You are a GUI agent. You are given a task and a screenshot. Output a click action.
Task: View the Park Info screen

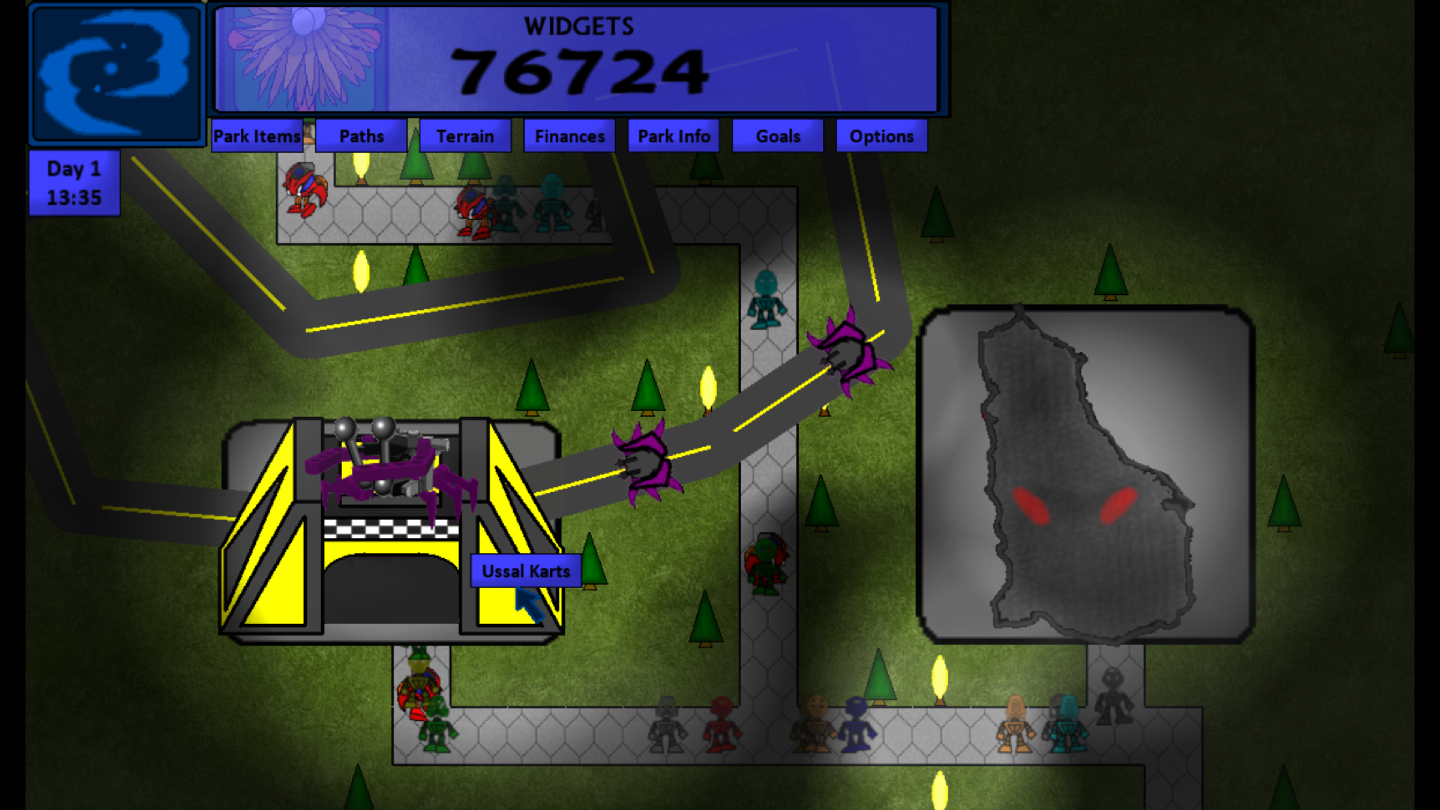click(x=673, y=136)
